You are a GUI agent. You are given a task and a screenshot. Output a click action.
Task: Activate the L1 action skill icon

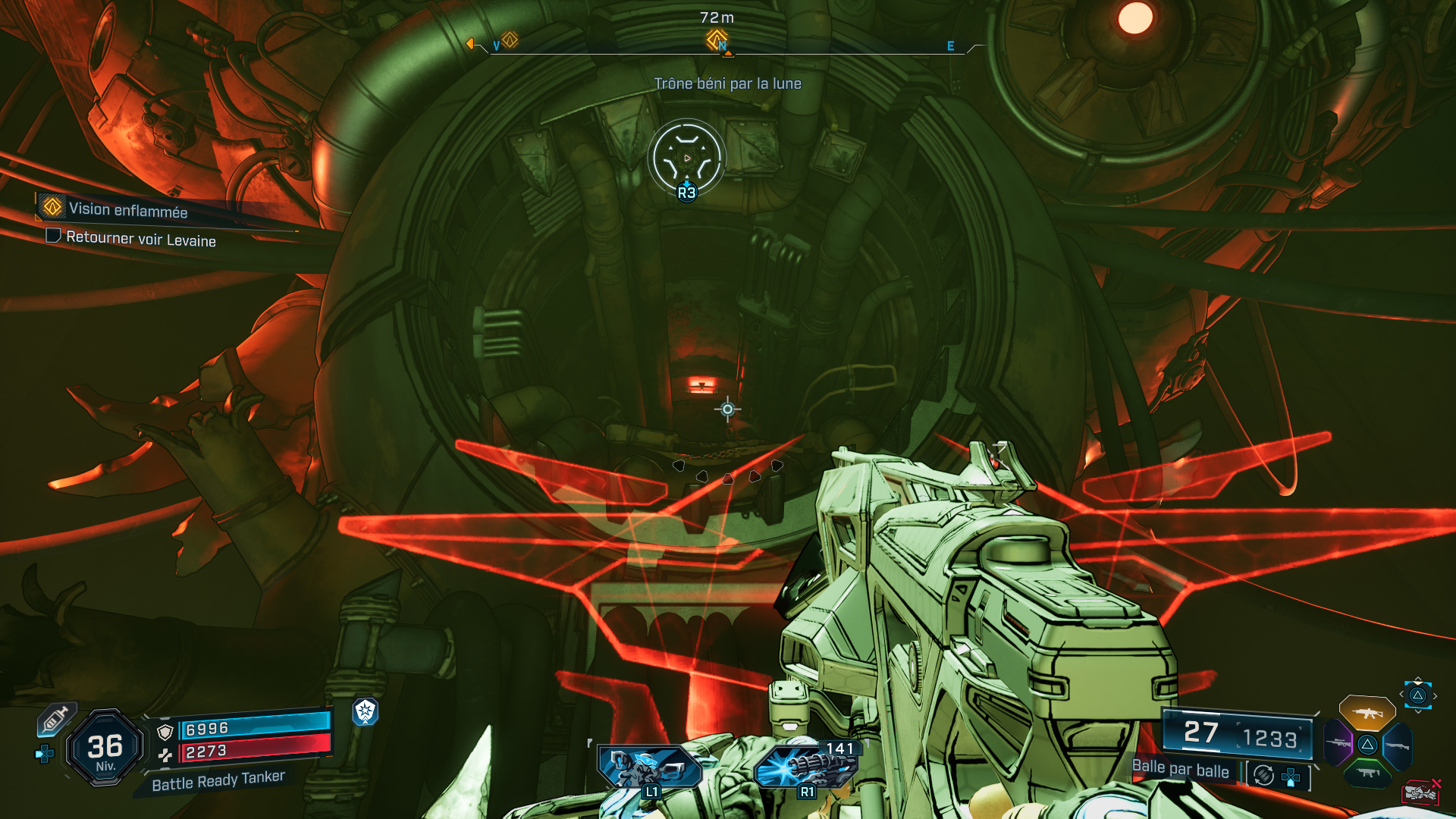pos(649,767)
